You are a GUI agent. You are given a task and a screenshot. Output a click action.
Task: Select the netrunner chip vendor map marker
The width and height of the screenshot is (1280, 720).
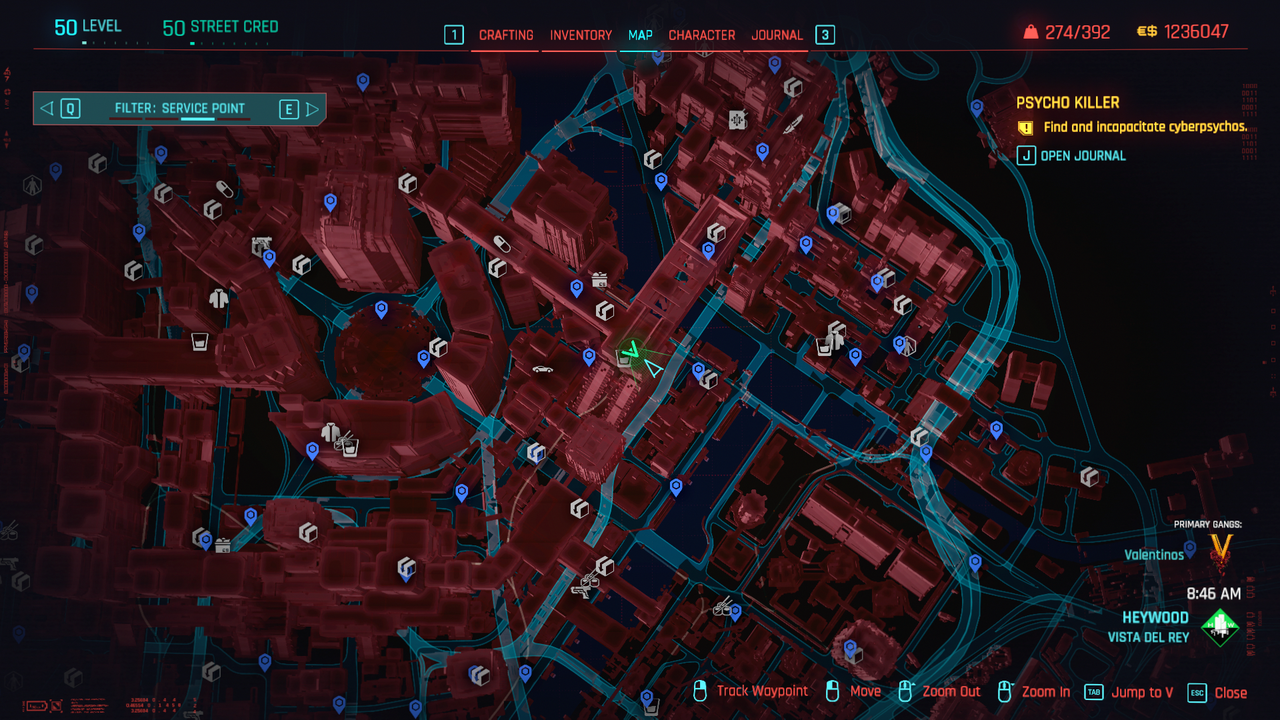738,120
